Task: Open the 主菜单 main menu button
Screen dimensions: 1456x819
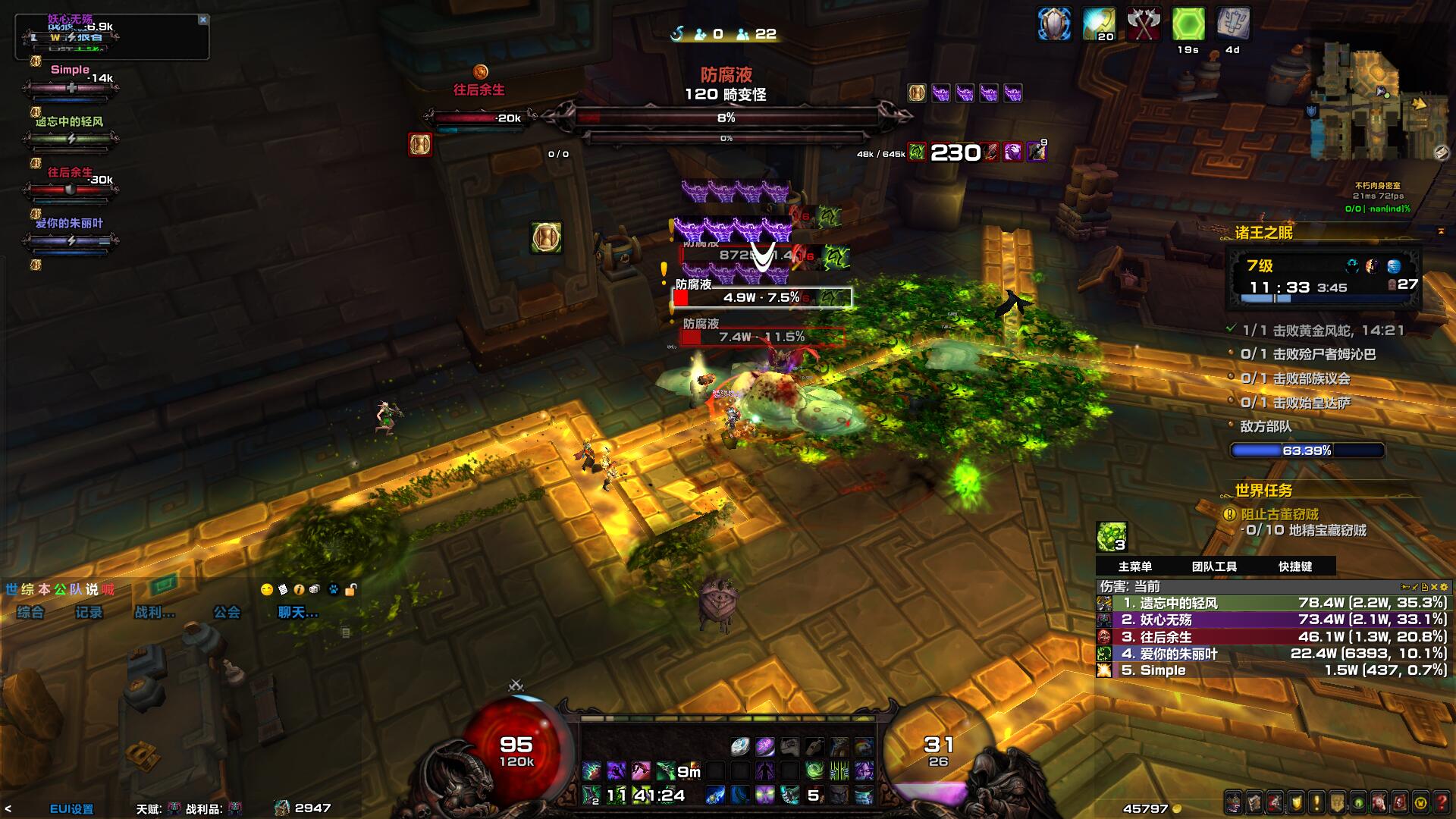Action: 1134,566
